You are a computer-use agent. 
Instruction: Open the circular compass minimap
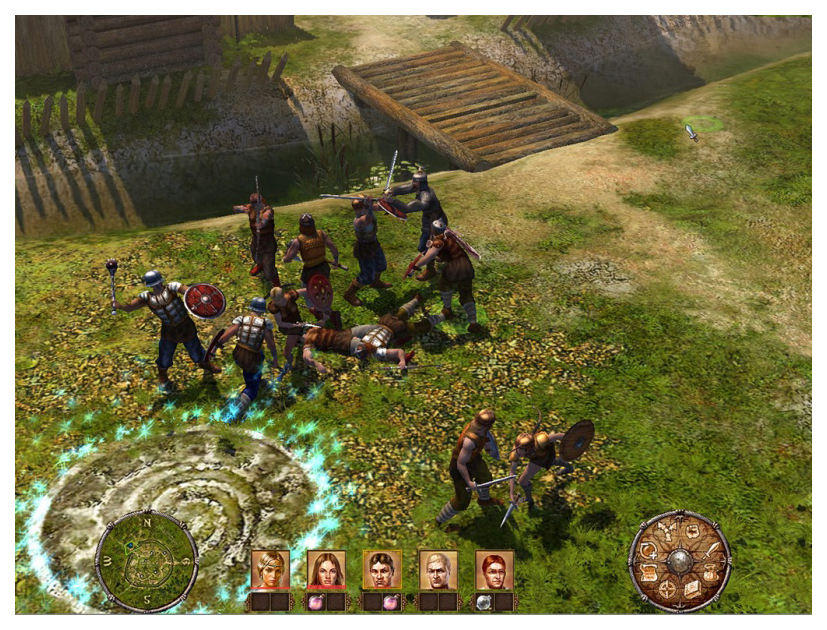click(x=146, y=562)
